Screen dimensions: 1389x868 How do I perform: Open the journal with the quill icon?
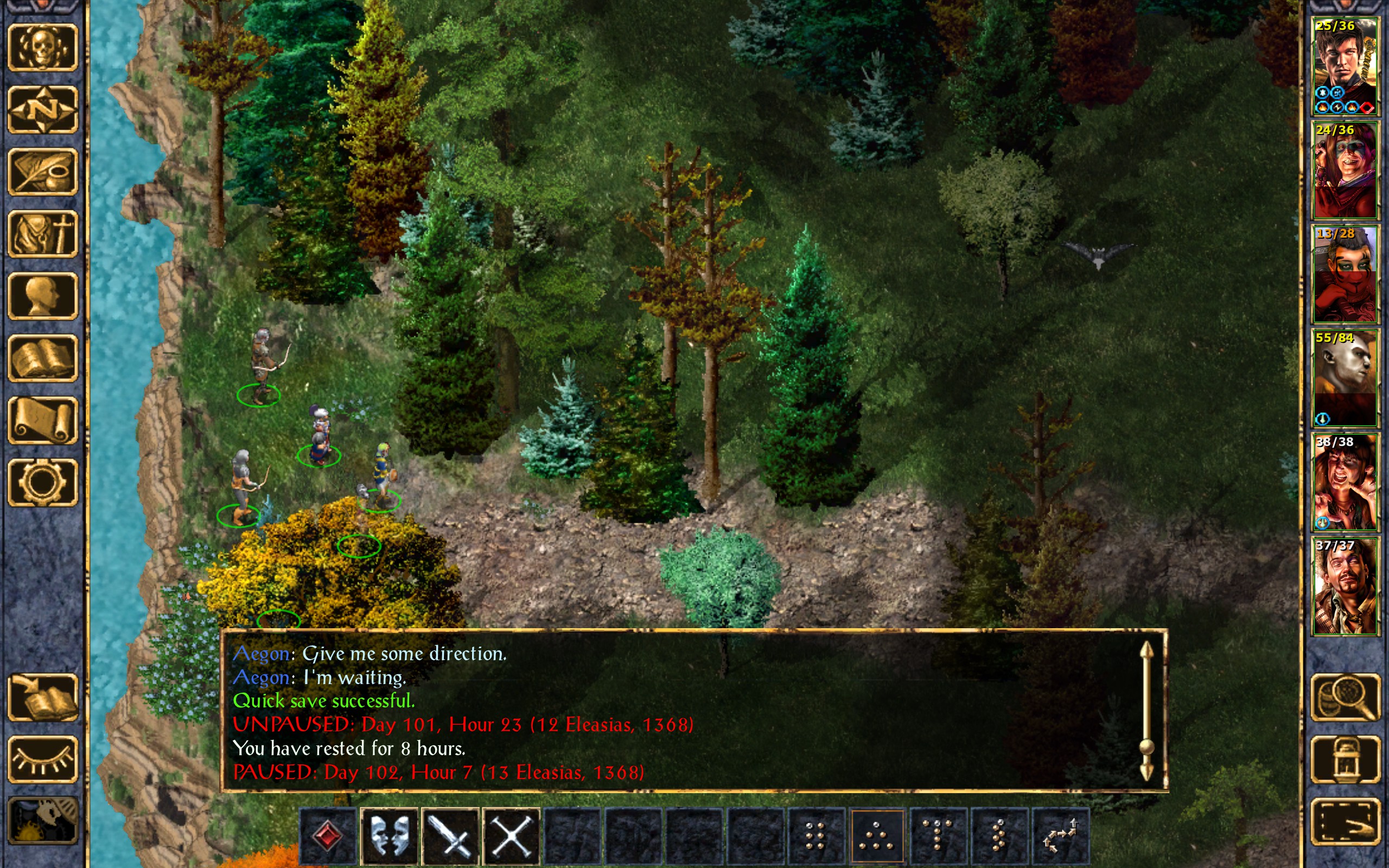pyautogui.click(x=42, y=171)
